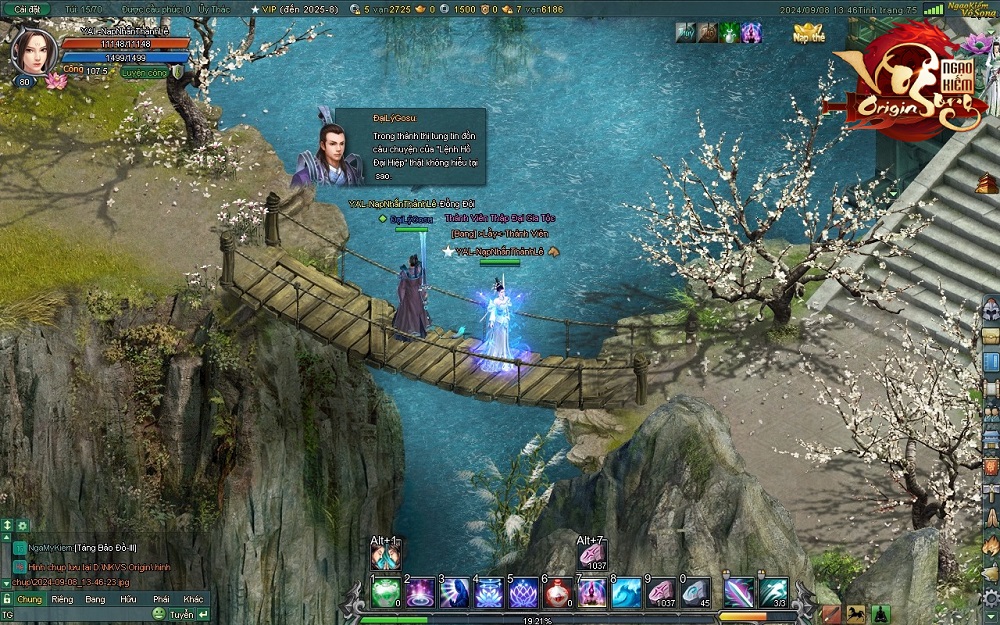The image size is (1000, 625).
Task: Use the red potion in slot 6
Action: [558, 593]
